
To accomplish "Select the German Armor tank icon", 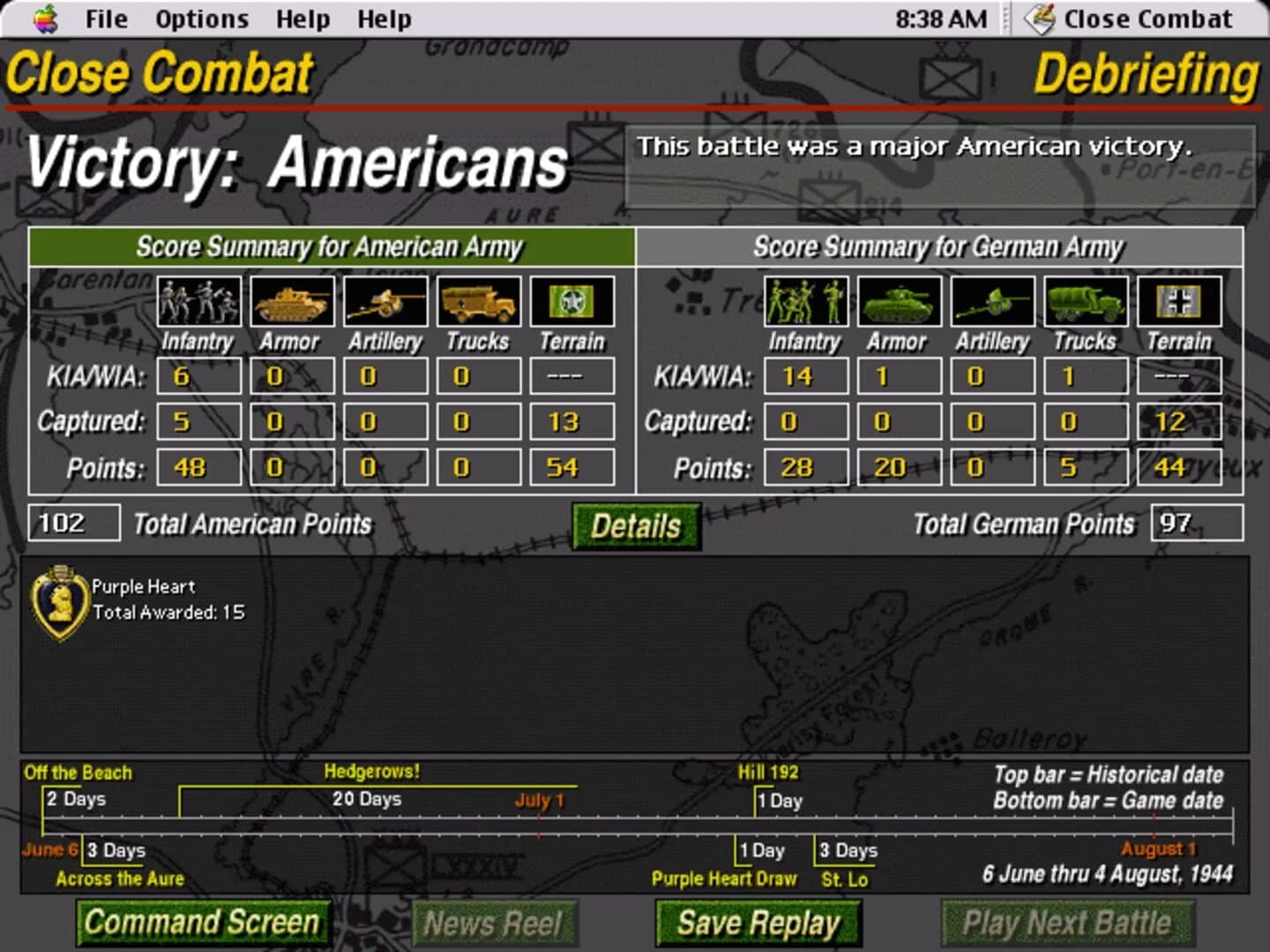I will 898,301.
